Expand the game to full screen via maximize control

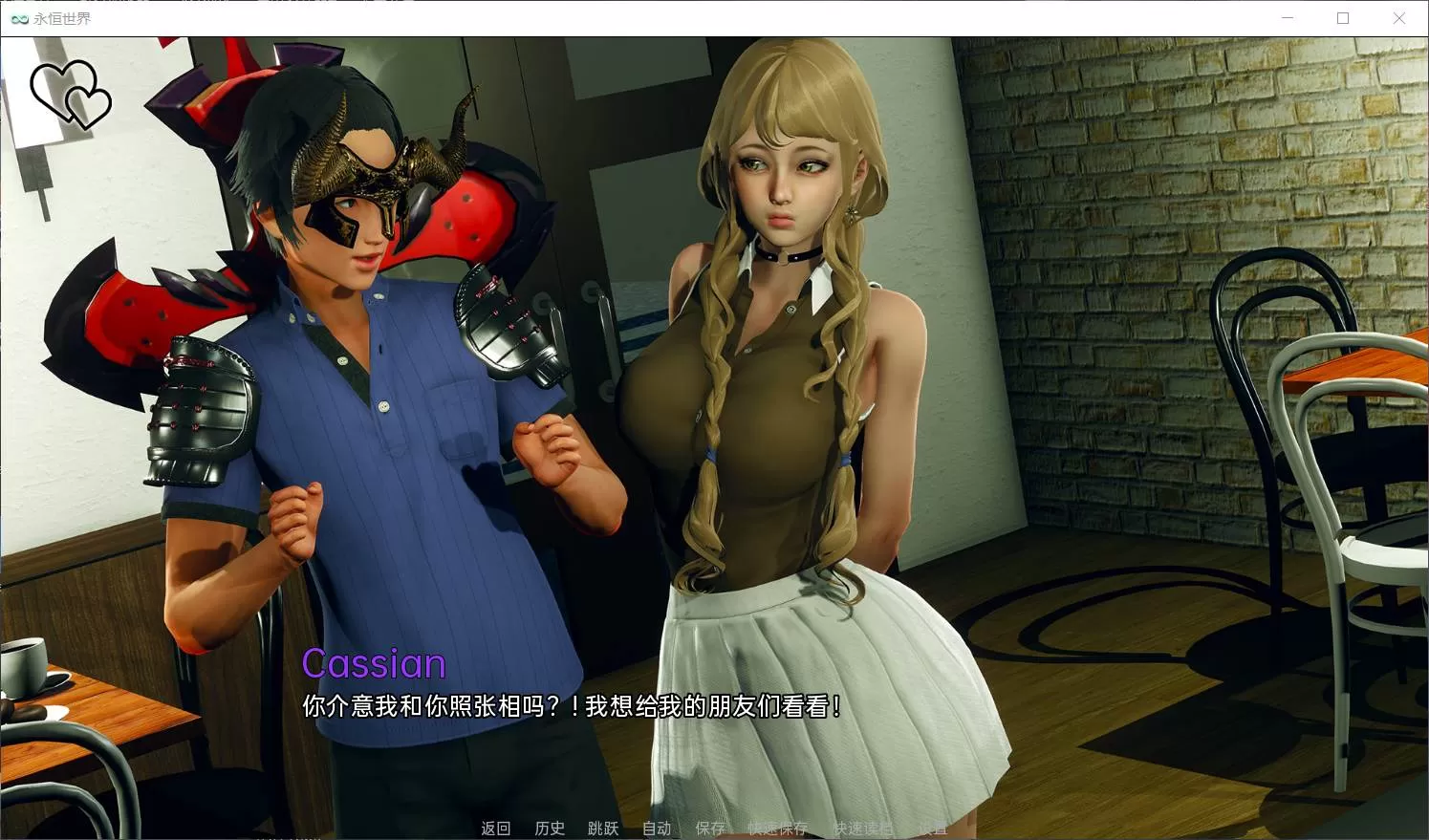point(1342,17)
